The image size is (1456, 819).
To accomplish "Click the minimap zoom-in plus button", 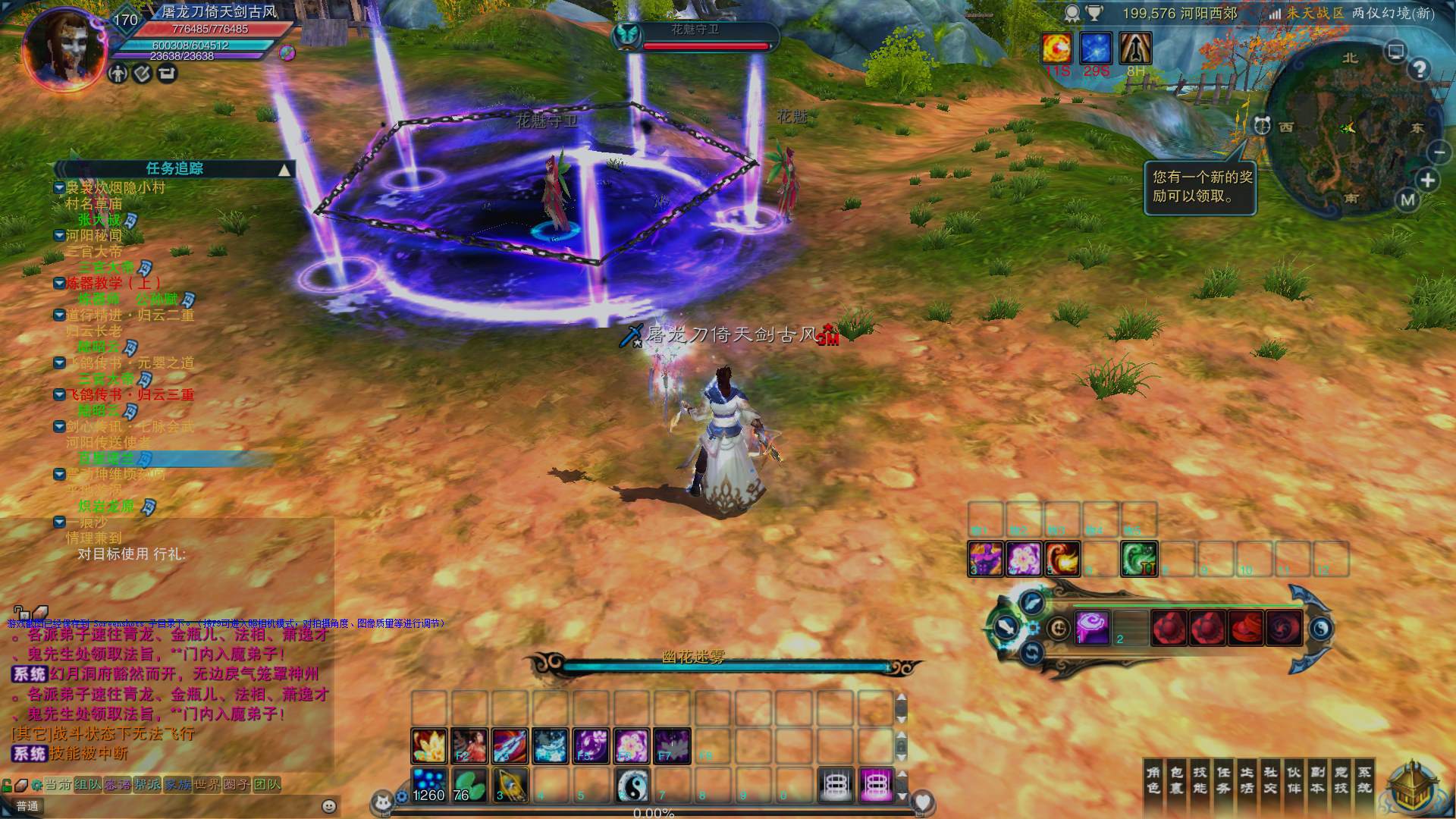I will point(1428,180).
